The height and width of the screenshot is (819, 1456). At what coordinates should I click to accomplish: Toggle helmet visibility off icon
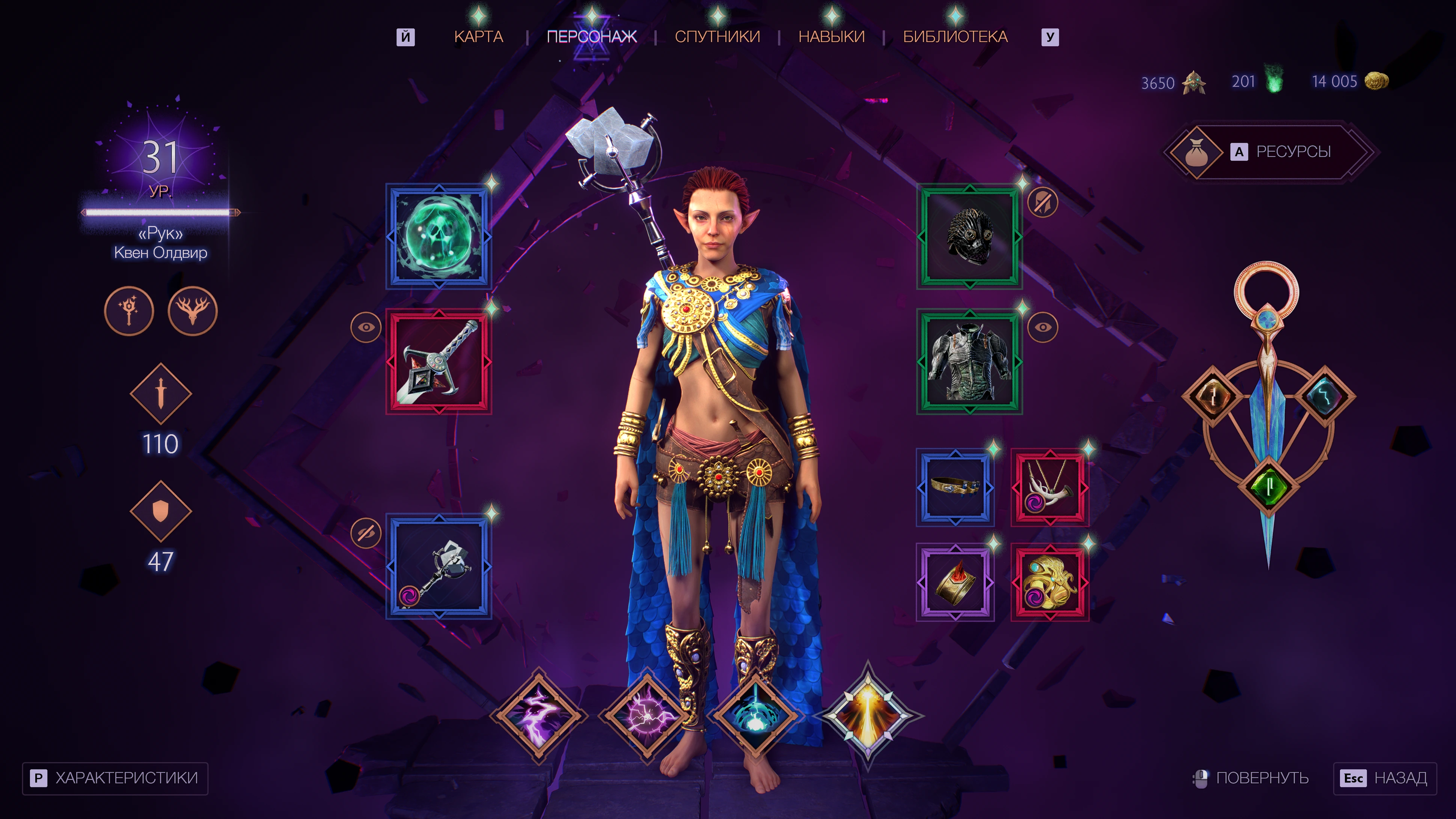1043,202
